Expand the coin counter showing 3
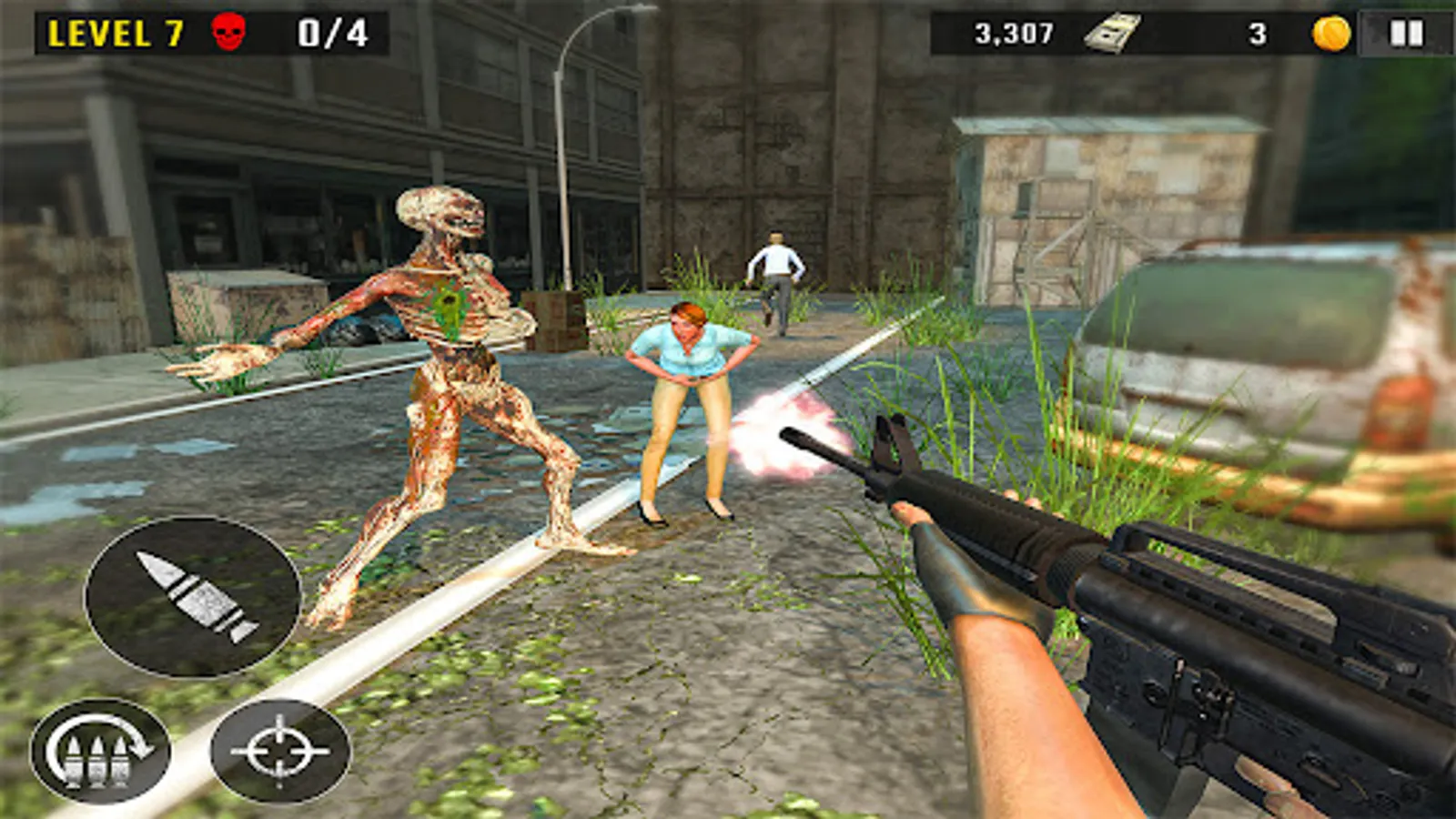The width and height of the screenshot is (1456, 819). click(x=1259, y=32)
